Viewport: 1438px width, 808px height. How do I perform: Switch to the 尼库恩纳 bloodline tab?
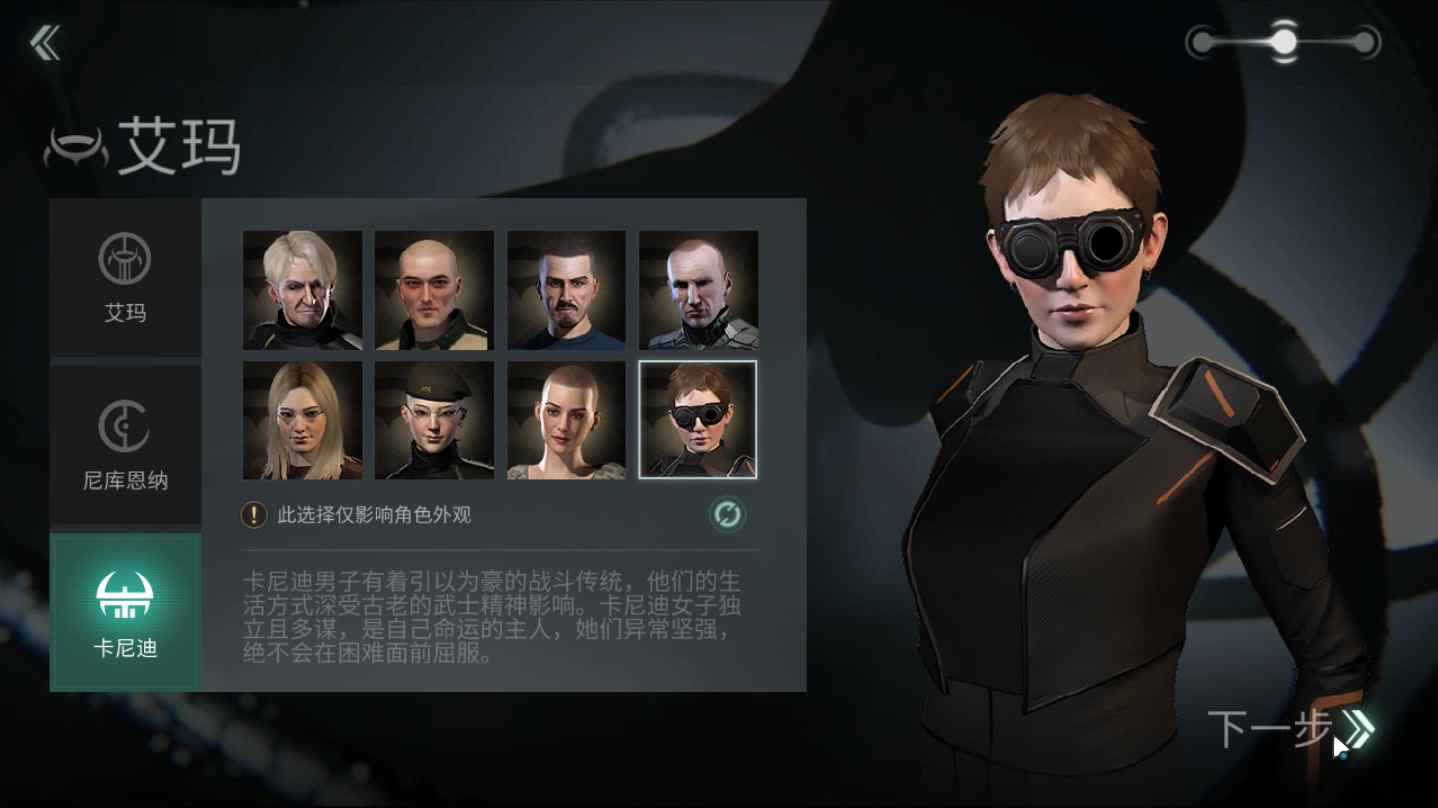pos(125,445)
